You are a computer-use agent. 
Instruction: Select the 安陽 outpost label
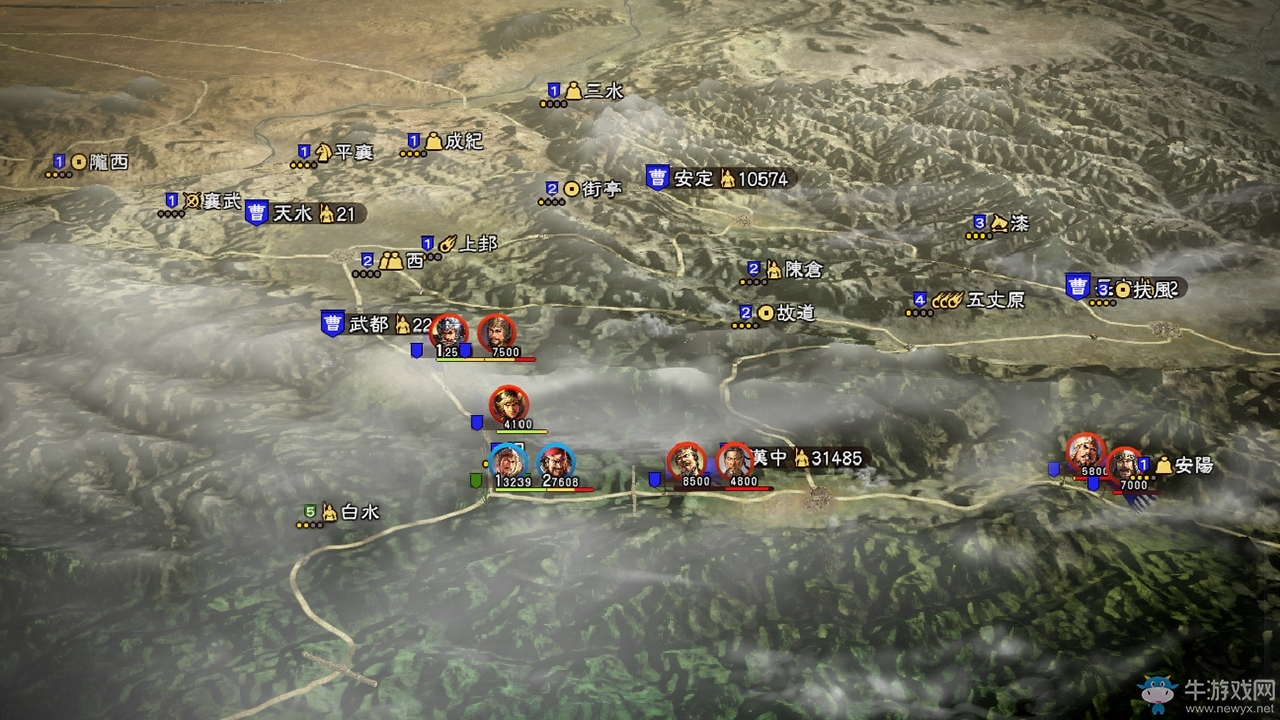click(1194, 465)
